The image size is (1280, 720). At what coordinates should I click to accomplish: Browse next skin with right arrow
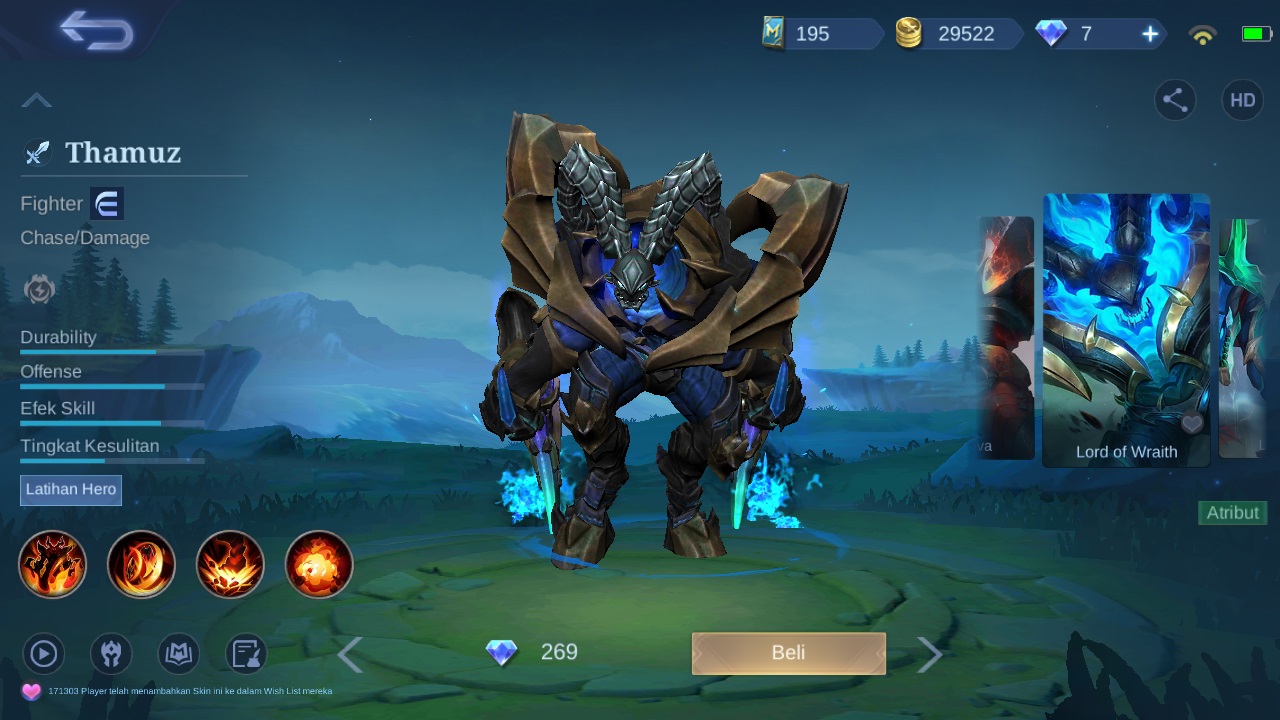point(929,653)
